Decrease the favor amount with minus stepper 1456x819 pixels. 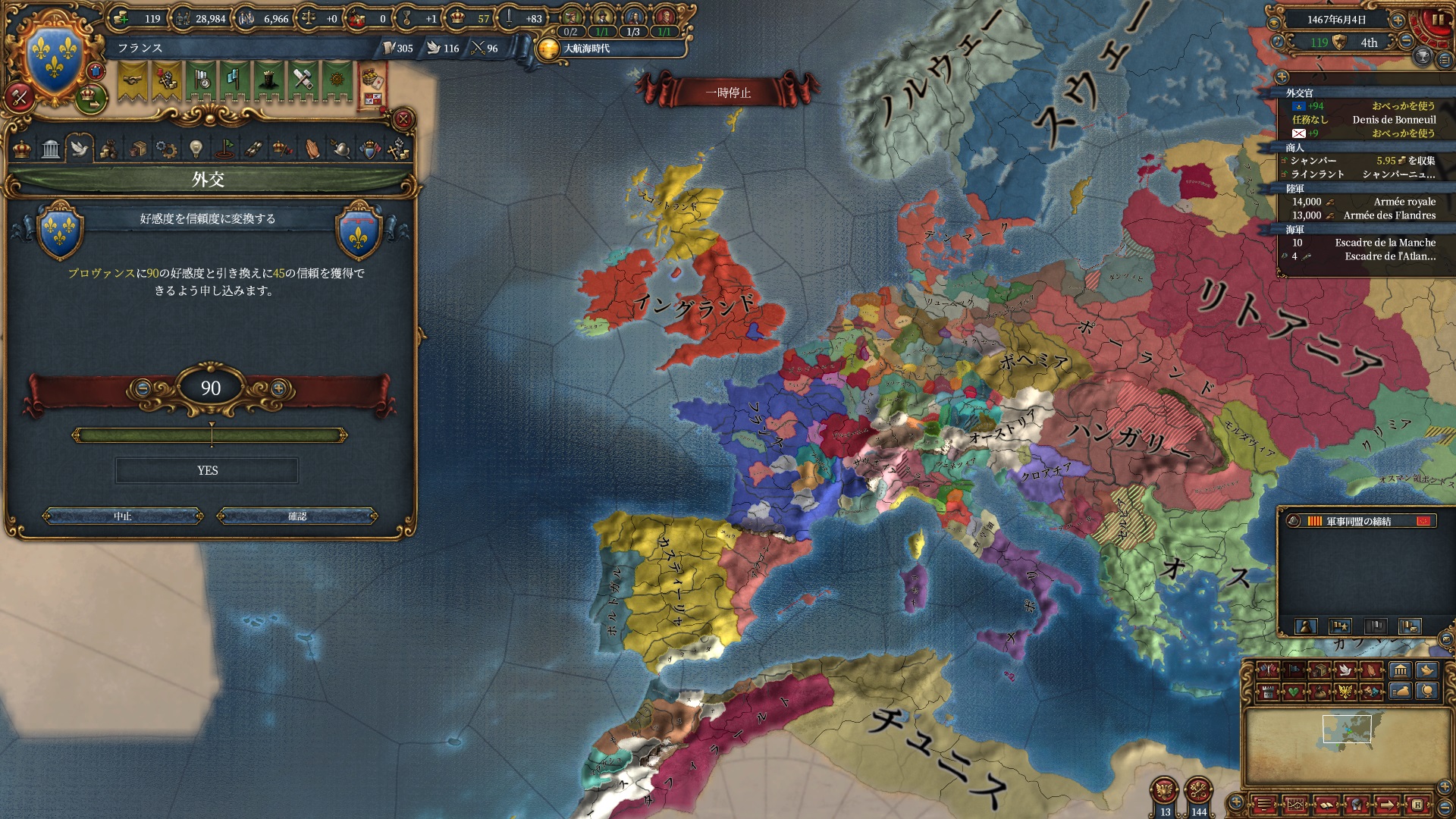point(142,388)
